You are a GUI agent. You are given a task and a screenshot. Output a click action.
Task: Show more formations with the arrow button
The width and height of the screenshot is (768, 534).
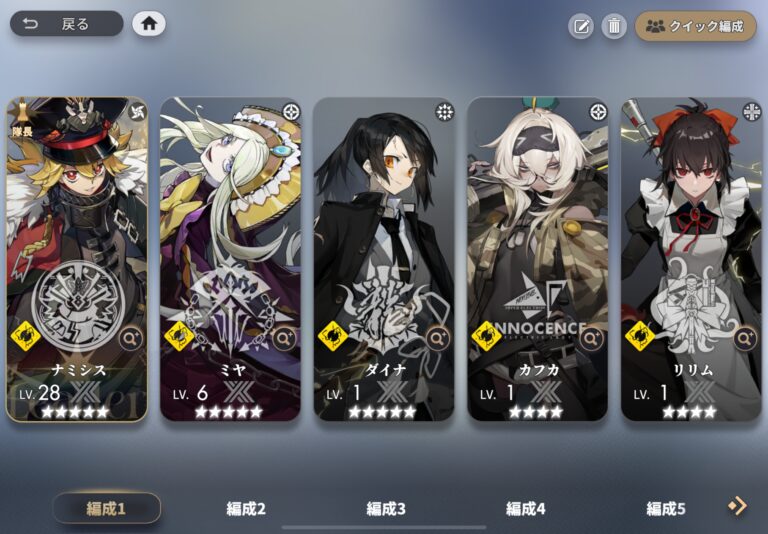tap(738, 507)
